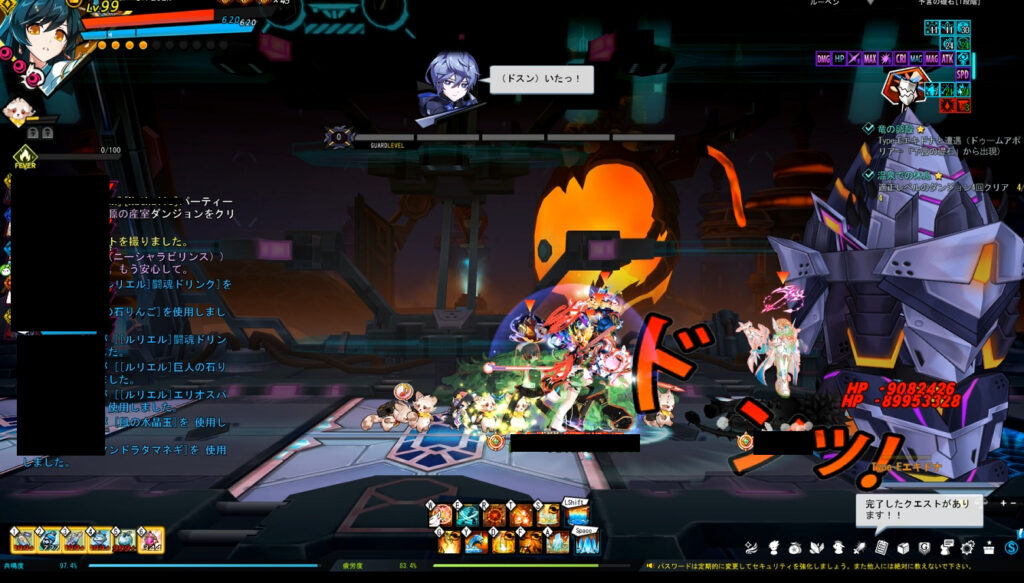Open the gift box icon
The height and width of the screenshot is (583, 1024).
coord(989,547)
